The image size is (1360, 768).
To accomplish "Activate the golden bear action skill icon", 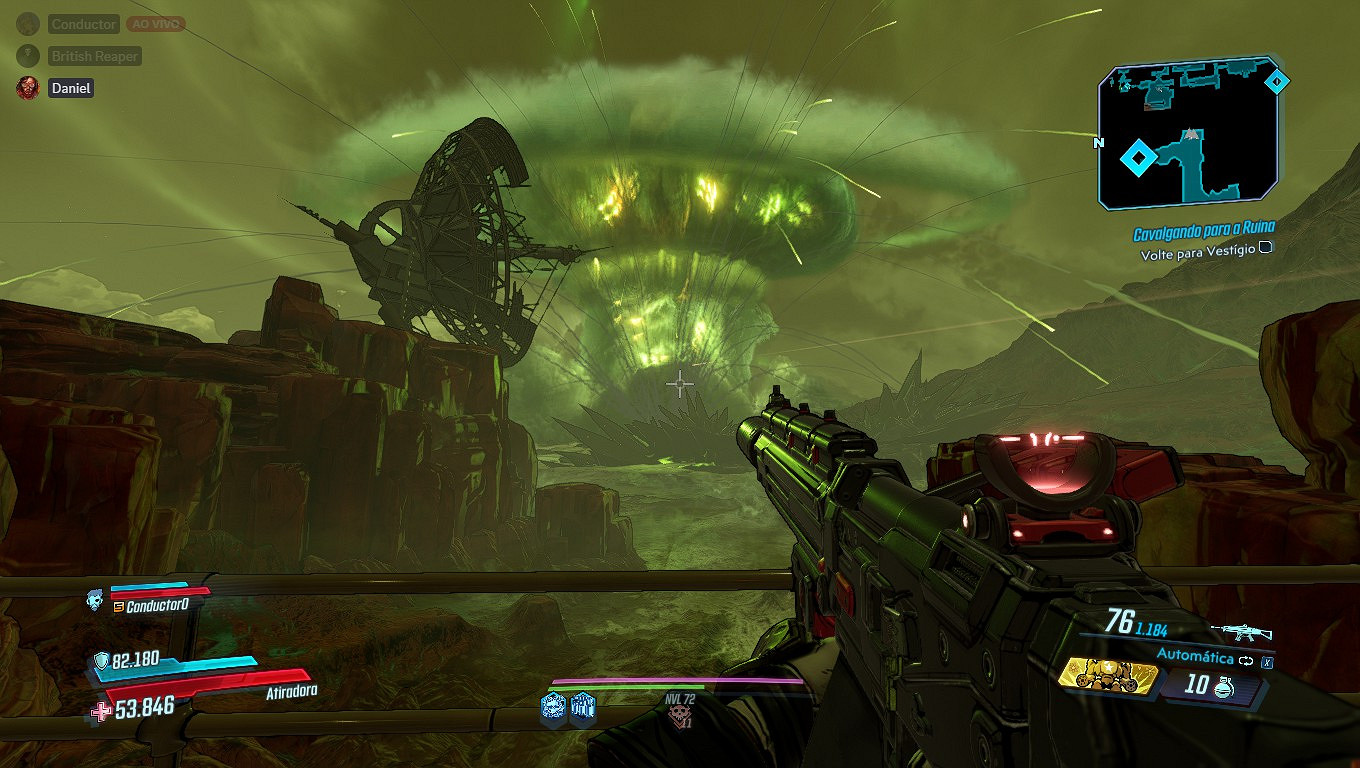I will coord(1107,677).
